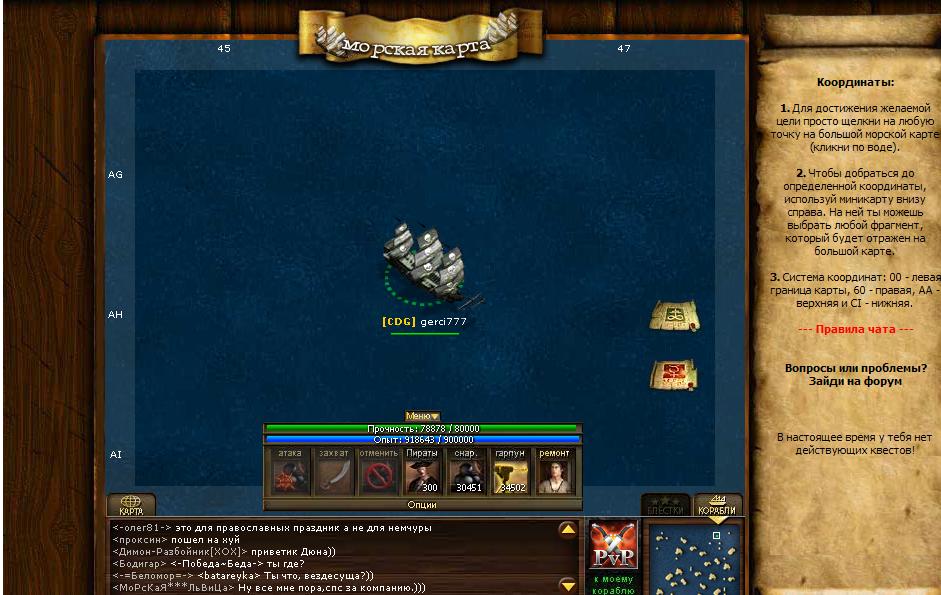The image size is (941, 595).
Task: Open the lower scroll with red seal
Action: pos(674,375)
